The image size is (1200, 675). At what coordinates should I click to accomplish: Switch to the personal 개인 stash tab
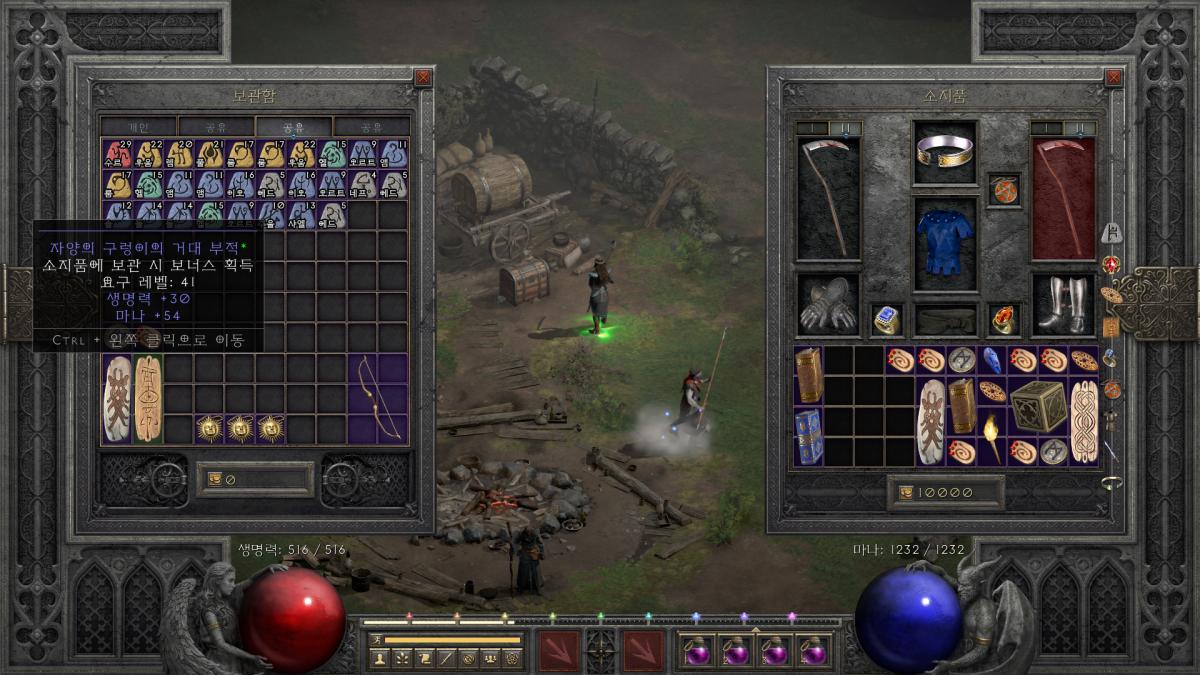click(138, 127)
